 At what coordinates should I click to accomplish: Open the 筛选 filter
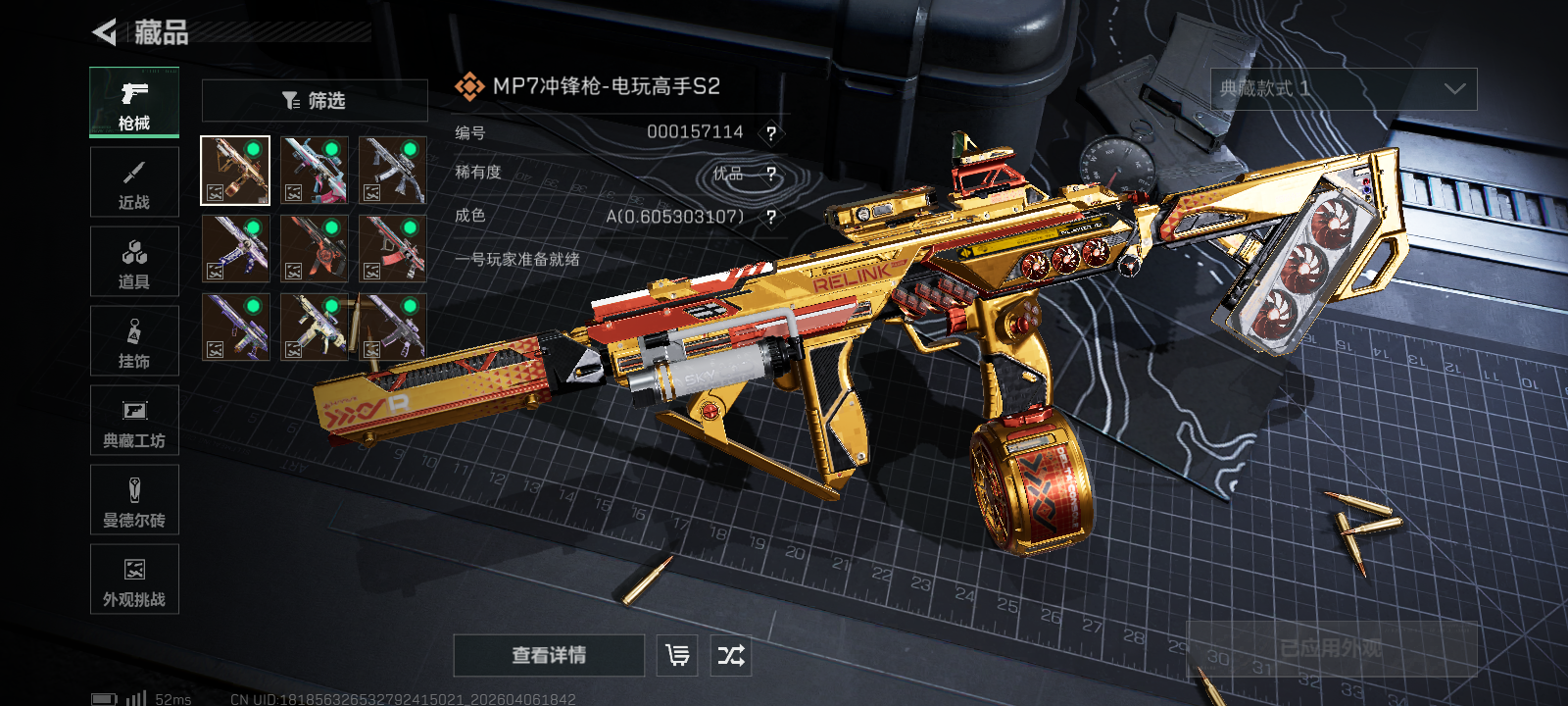click(315, 101)
